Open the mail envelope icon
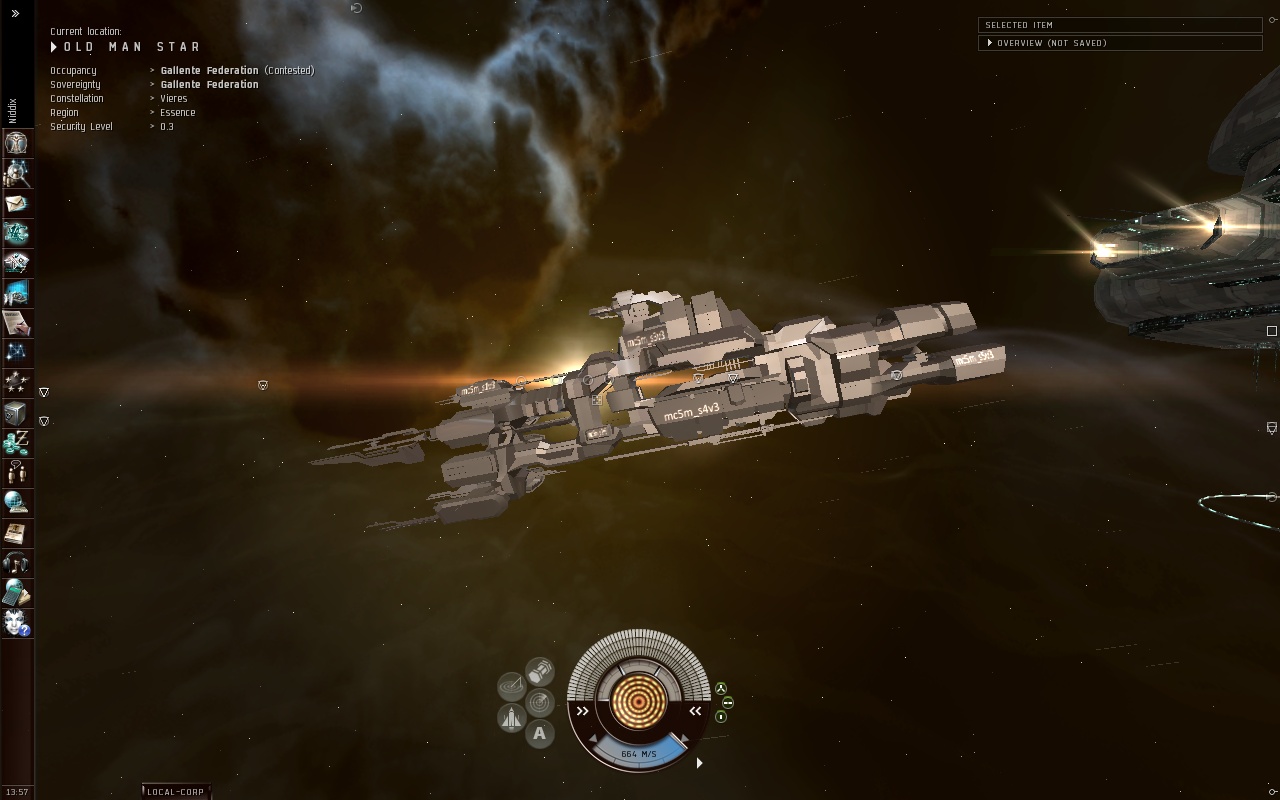Viewport: 1280px width, 800px height. coord(16,203)
